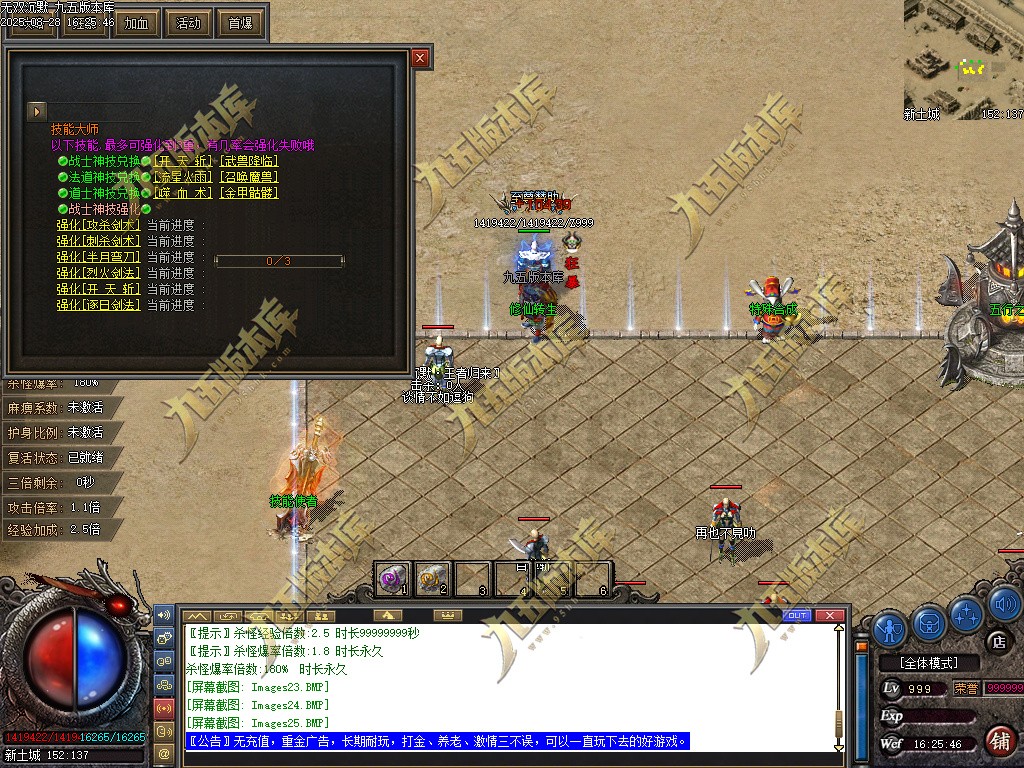The image size is (1024, 768).
Task: Select the 召唤魔兽 skill exchange link
Action: pyautogui.click(x=249, y=177)
